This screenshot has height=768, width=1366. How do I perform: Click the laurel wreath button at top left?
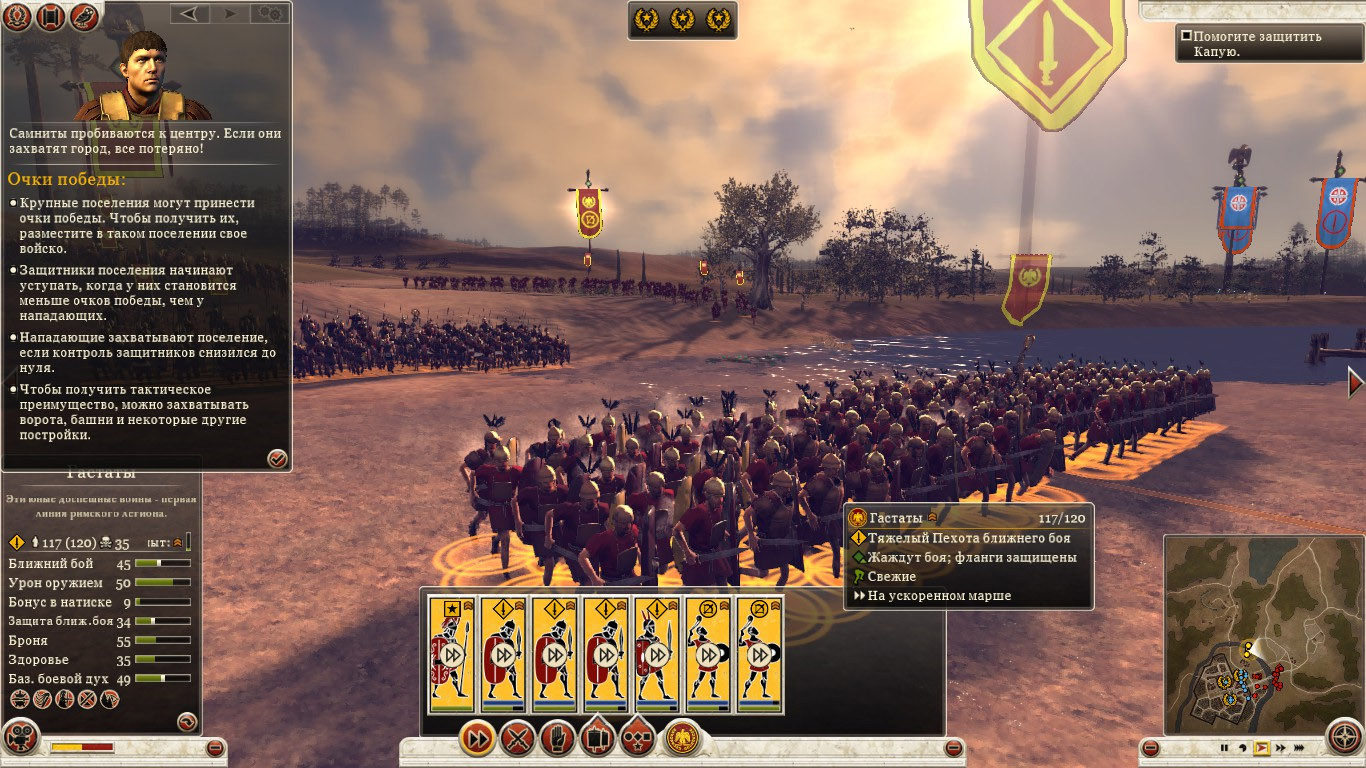19,17
